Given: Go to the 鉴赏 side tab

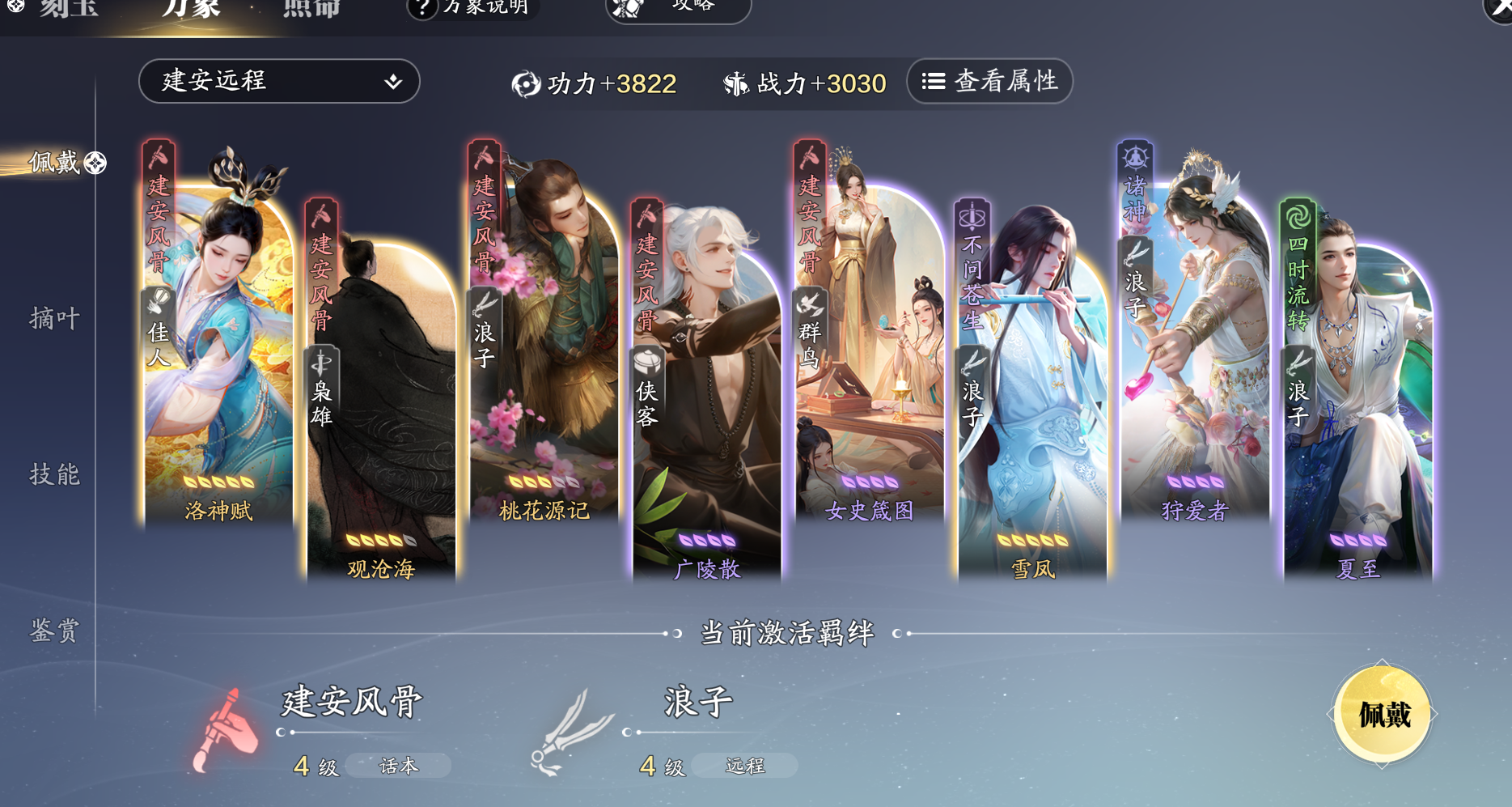Looking at the screenshot, I should [55, 630].
